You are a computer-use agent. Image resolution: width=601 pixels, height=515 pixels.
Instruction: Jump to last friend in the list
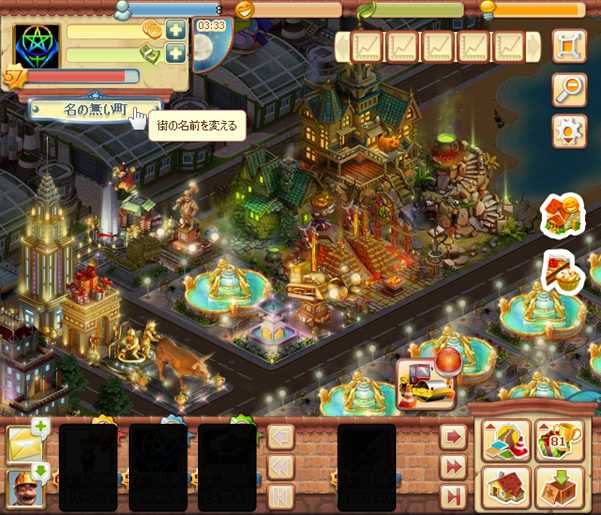tap(454, 496)
